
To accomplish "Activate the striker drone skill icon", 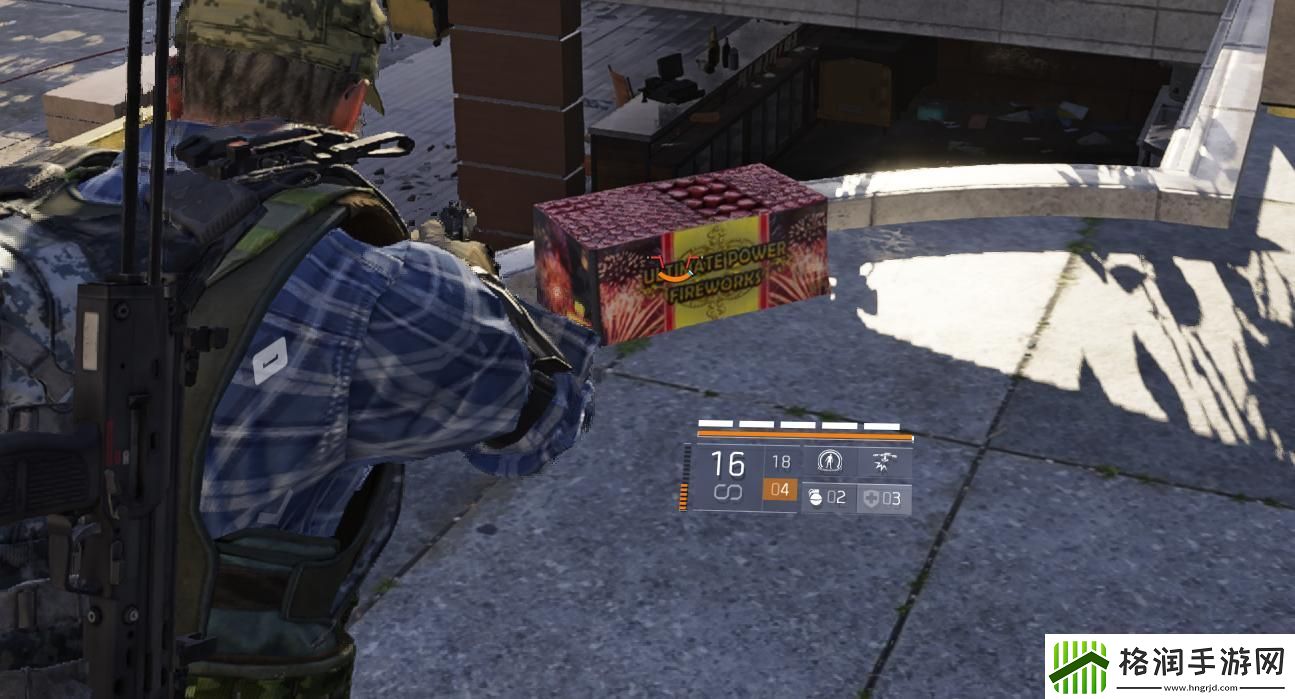I will click(x=884, y=462).
